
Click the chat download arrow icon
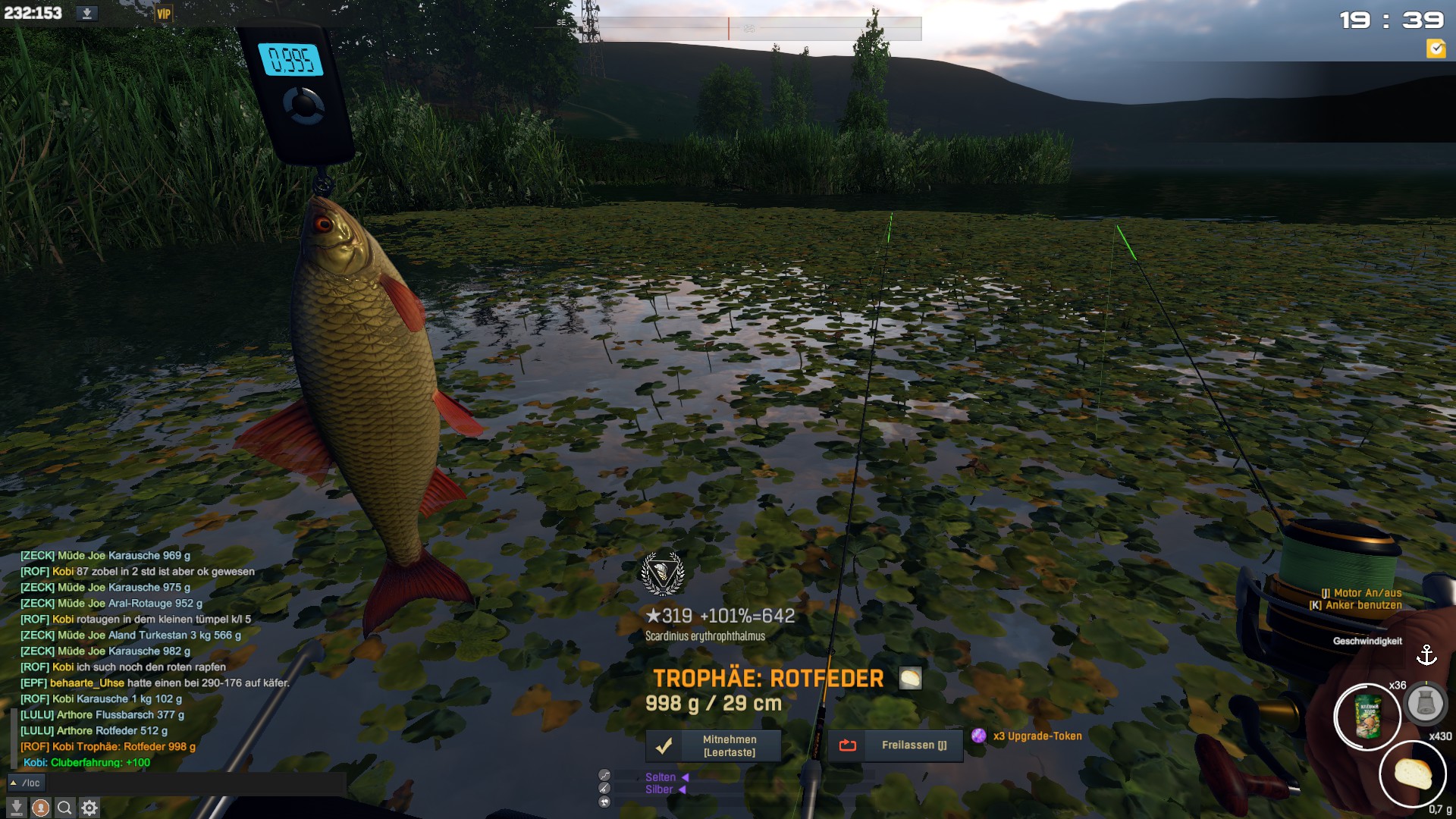[17, 808]
